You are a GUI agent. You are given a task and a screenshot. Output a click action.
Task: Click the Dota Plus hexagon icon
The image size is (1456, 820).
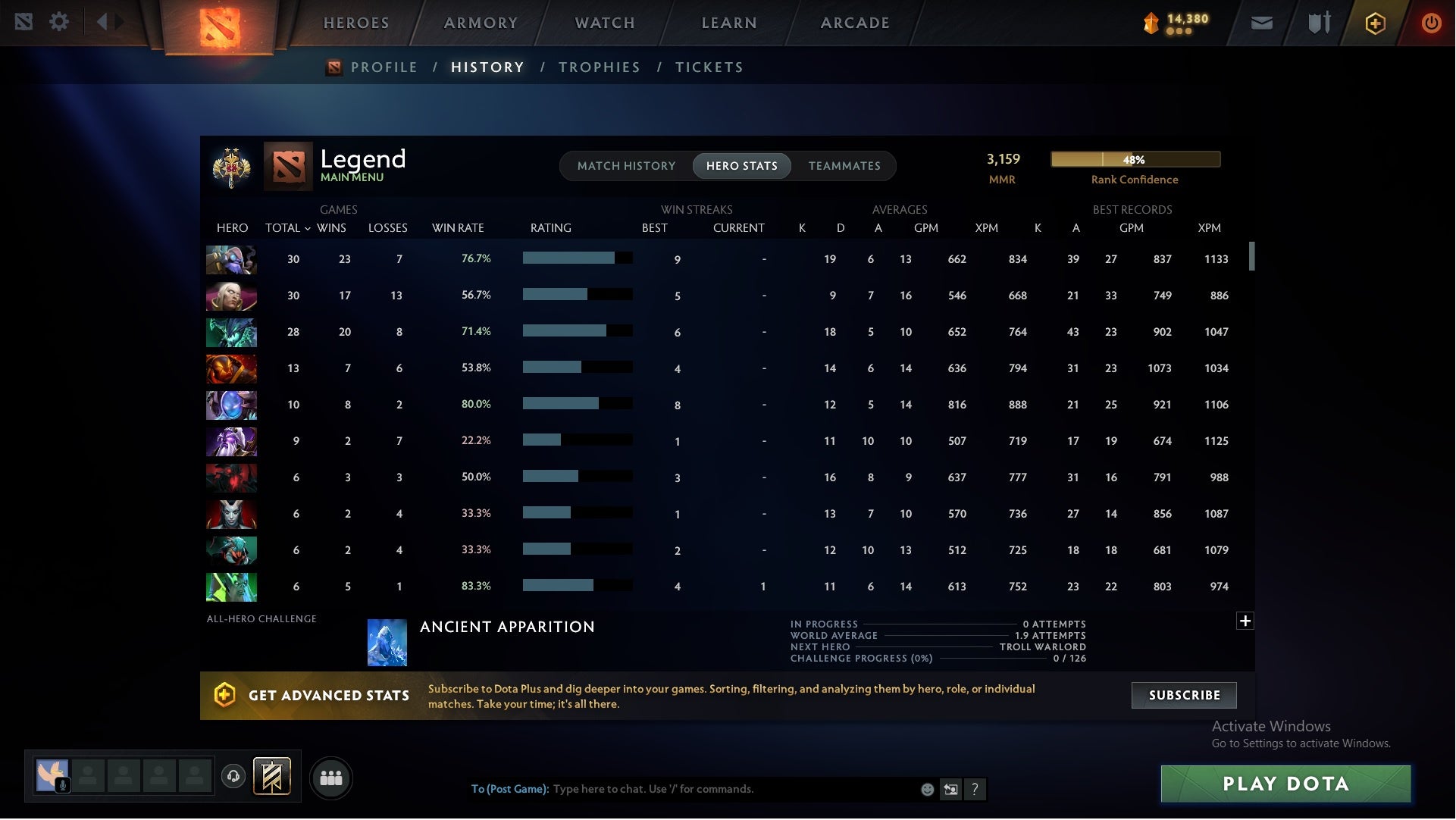[1375, 23]
